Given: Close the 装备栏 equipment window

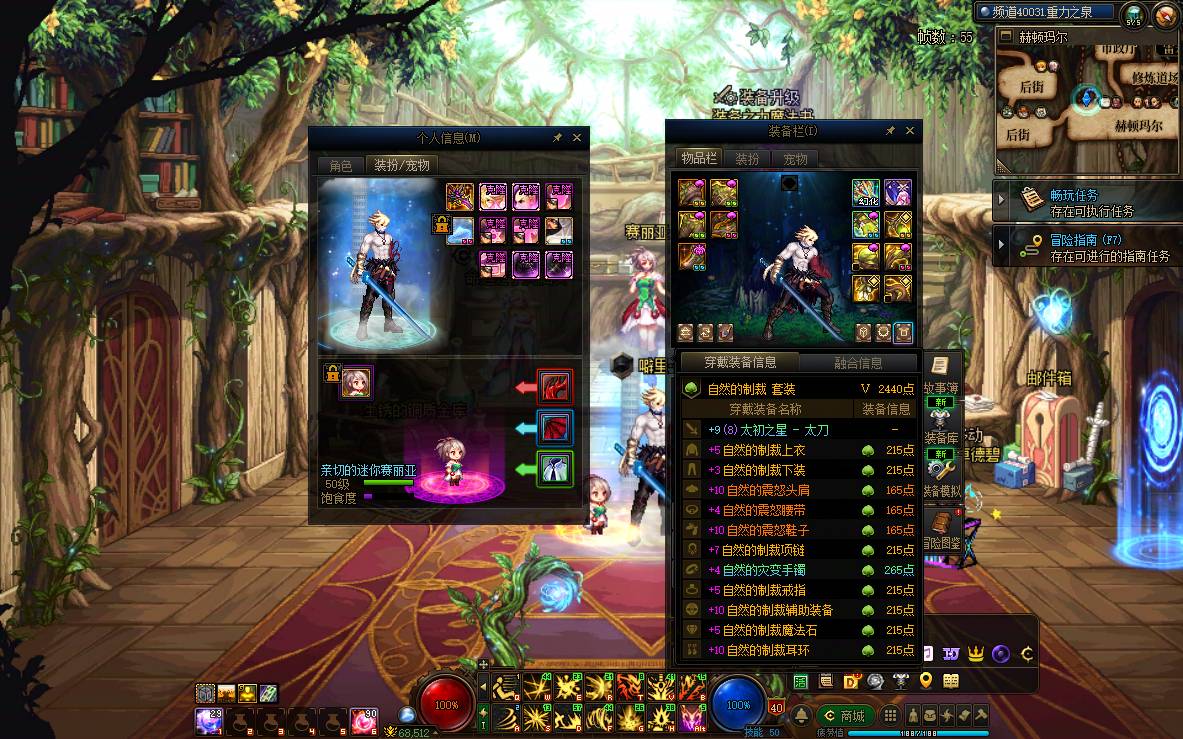Looking at the screenshot, I should pyautogui.click(x=909, y=131).
